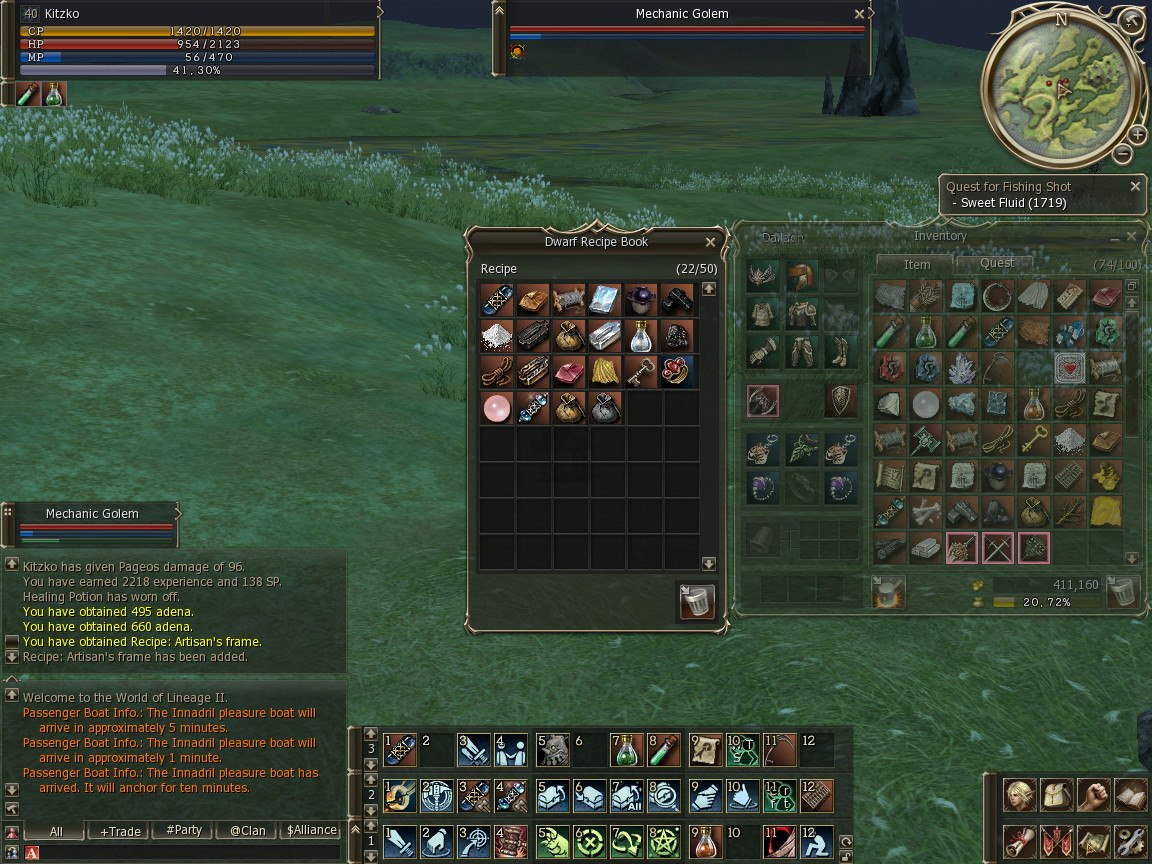Select the heart box item in inventory
The height and width of the screenshot is (864, 1152).
(1070, 369)
